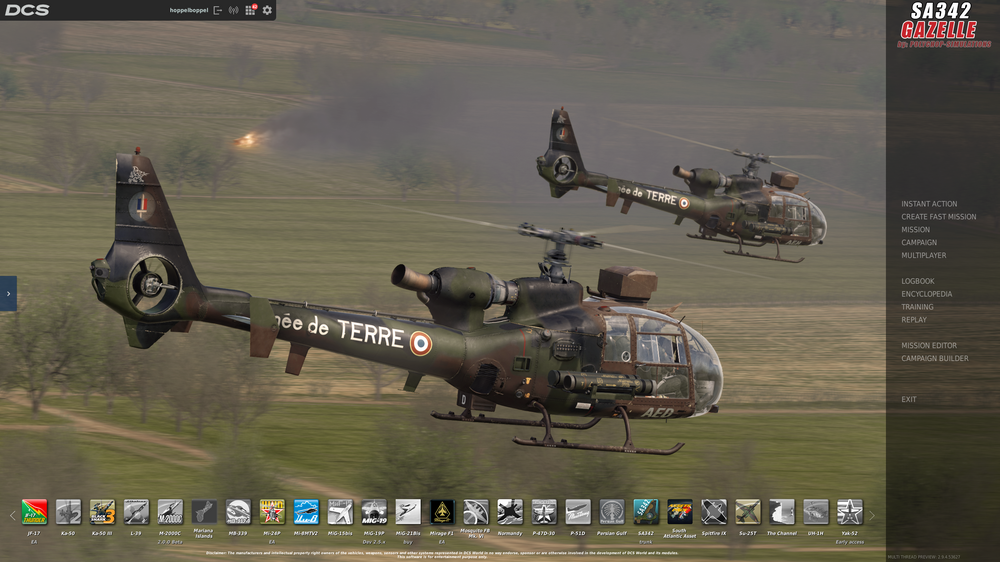Image resolution: width=1000 pixels, height=562 pixels.
Task: Open the Mission menu entry
Action: click(x=915, y=230)
